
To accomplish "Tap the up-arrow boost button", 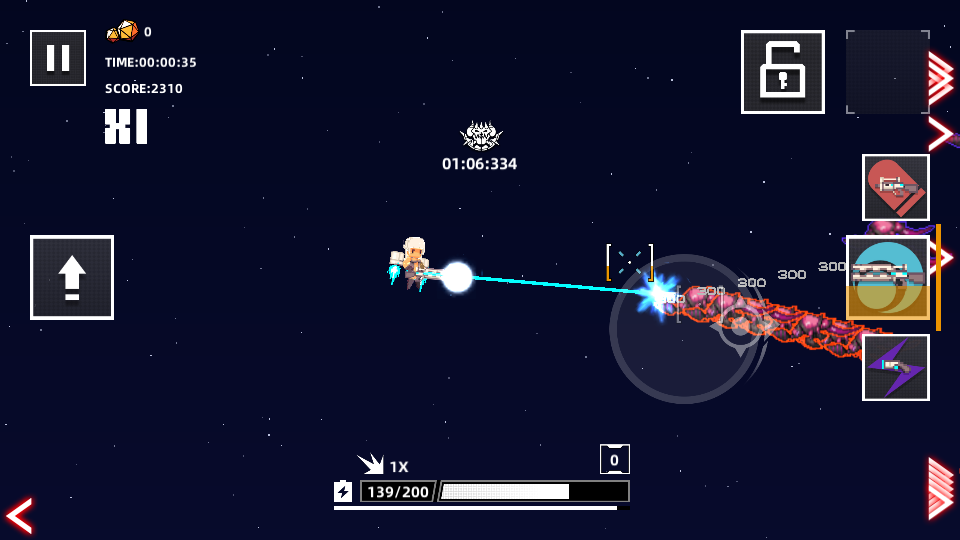I will tap(72, 277).
